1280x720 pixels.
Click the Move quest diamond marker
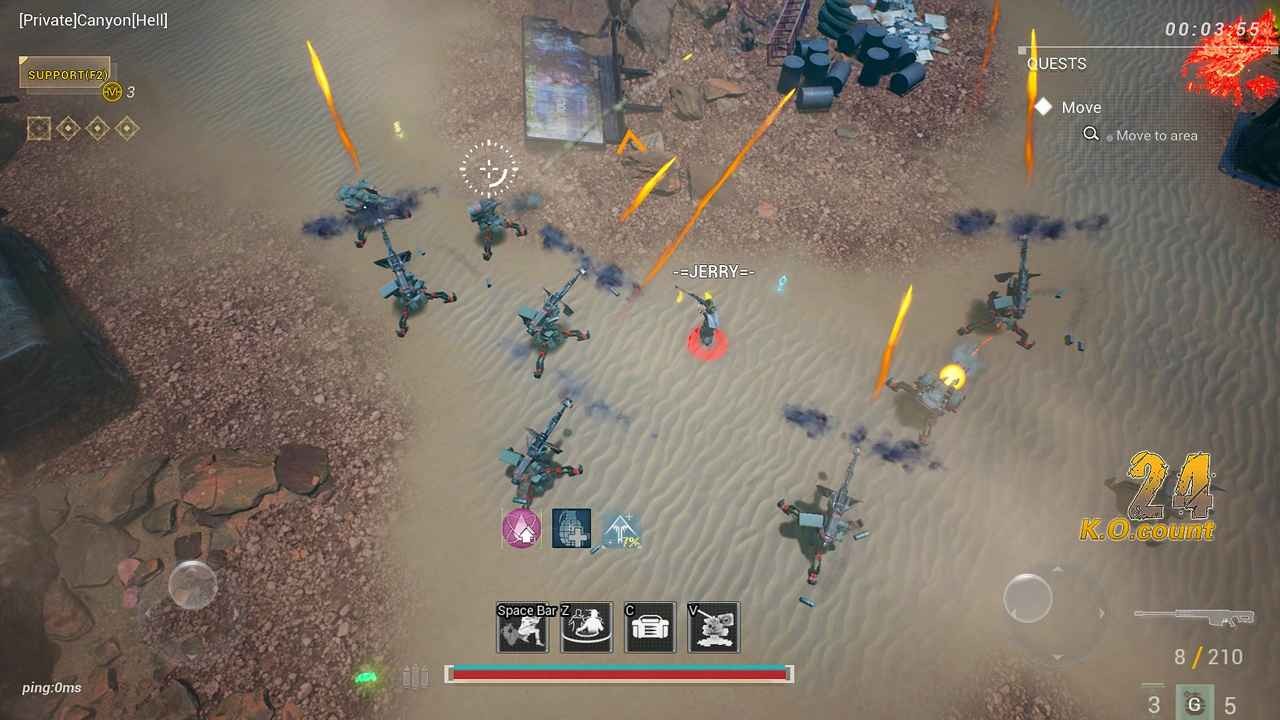(1043, 106)
